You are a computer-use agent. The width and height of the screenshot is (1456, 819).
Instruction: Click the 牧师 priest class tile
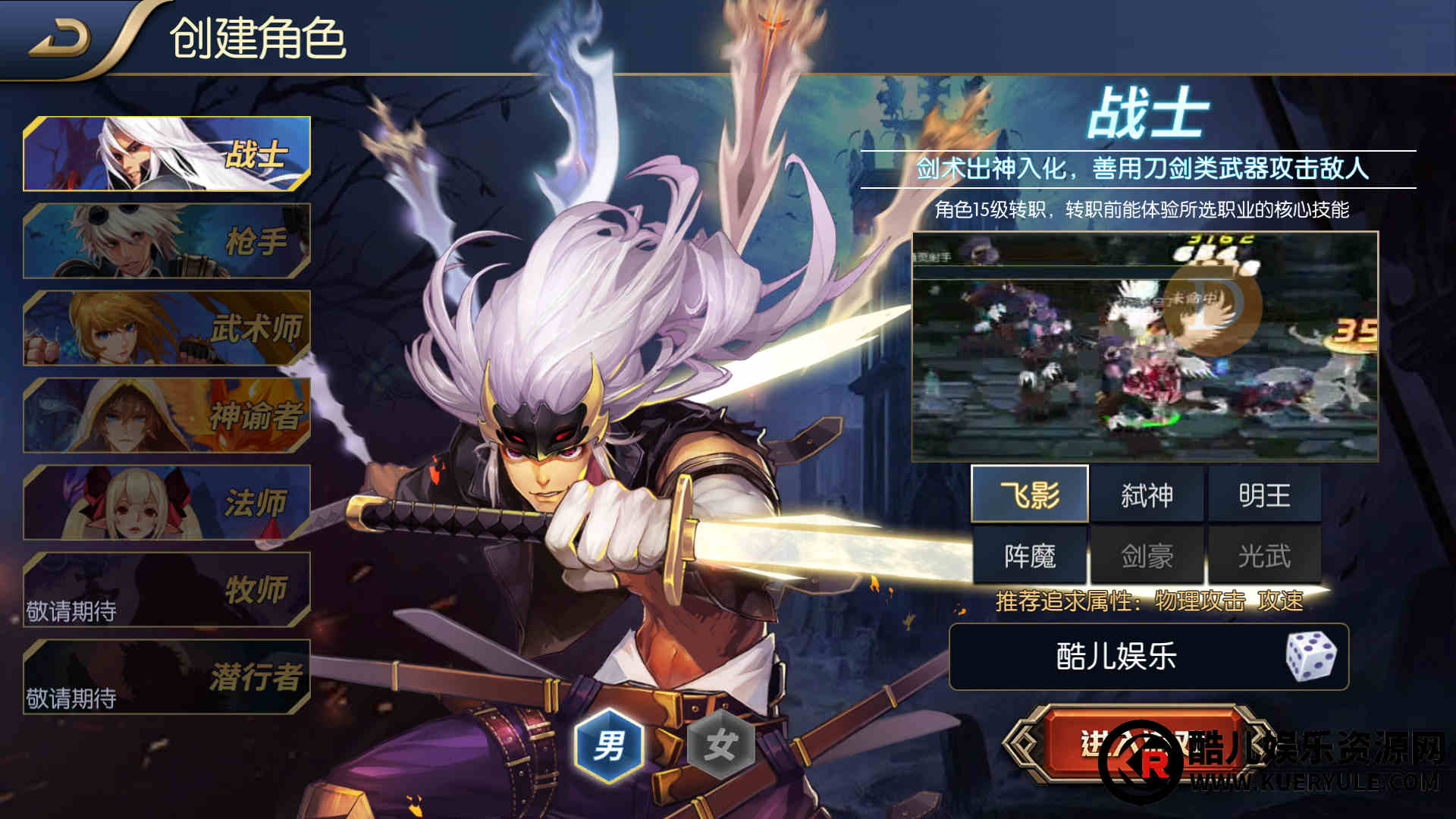(167, 590)
